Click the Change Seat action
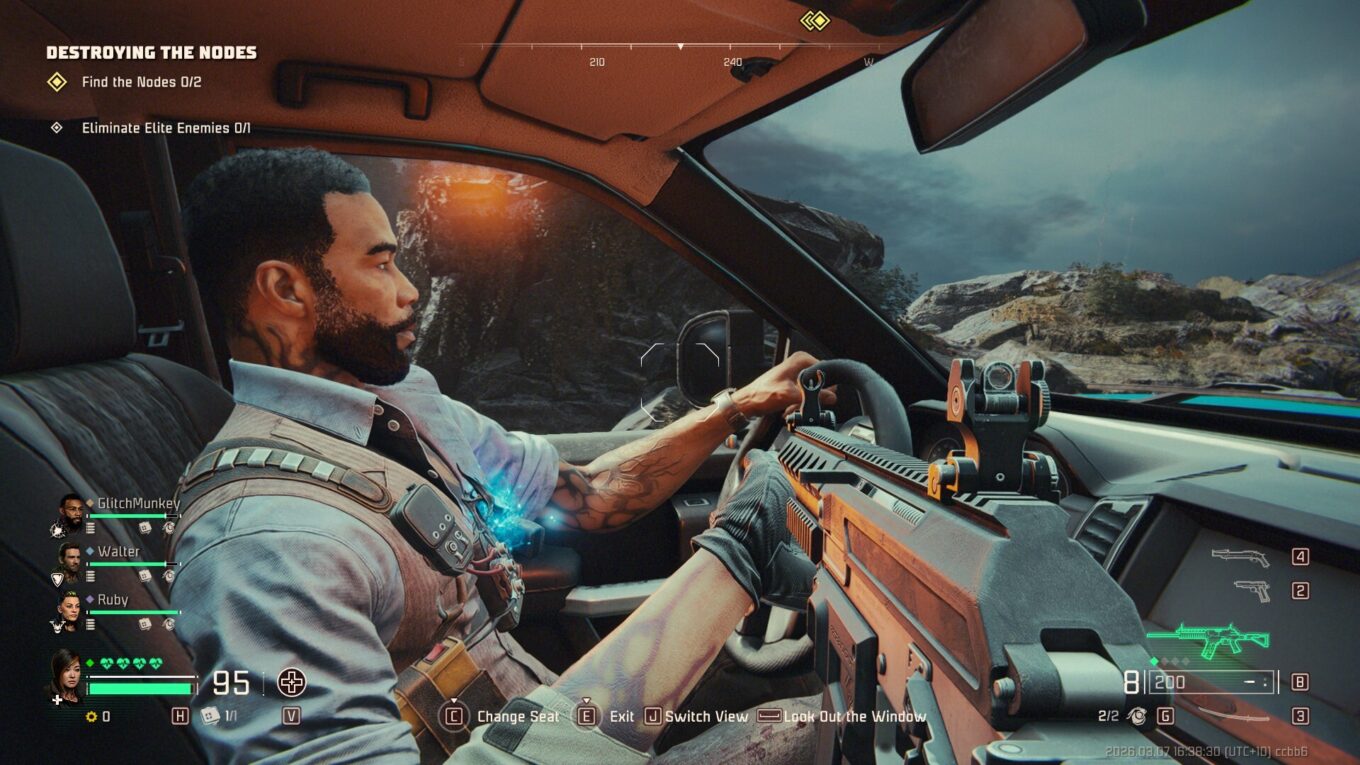Screen dimensions: 1360x765 [517, 716]
